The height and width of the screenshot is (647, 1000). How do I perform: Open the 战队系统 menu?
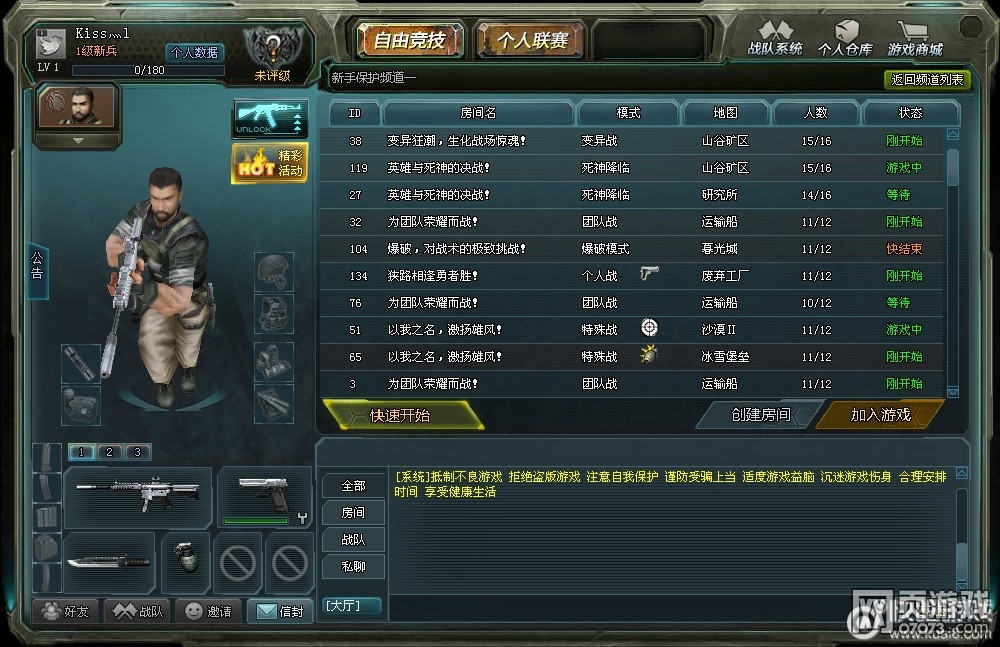(775, 39)
